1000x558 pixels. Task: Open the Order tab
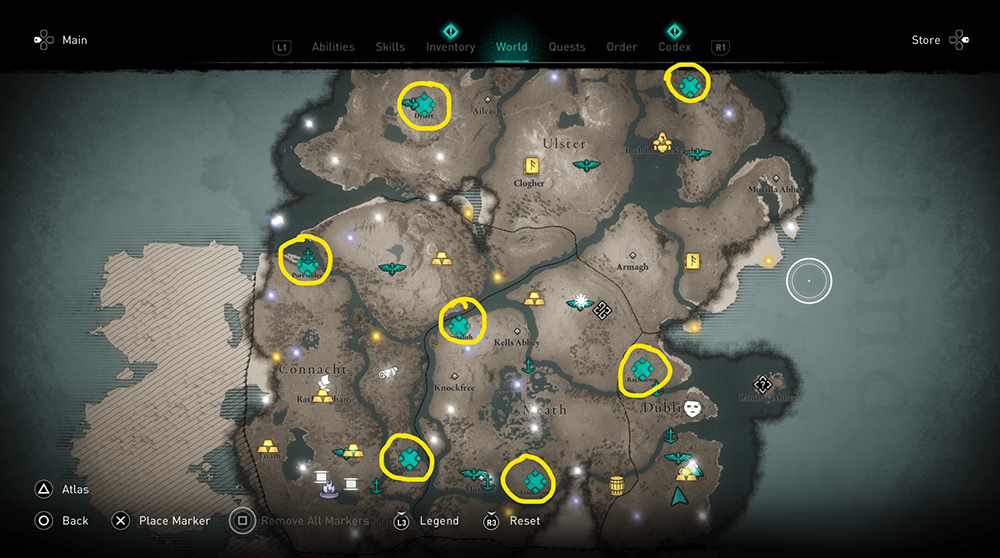tap(622, 47)
